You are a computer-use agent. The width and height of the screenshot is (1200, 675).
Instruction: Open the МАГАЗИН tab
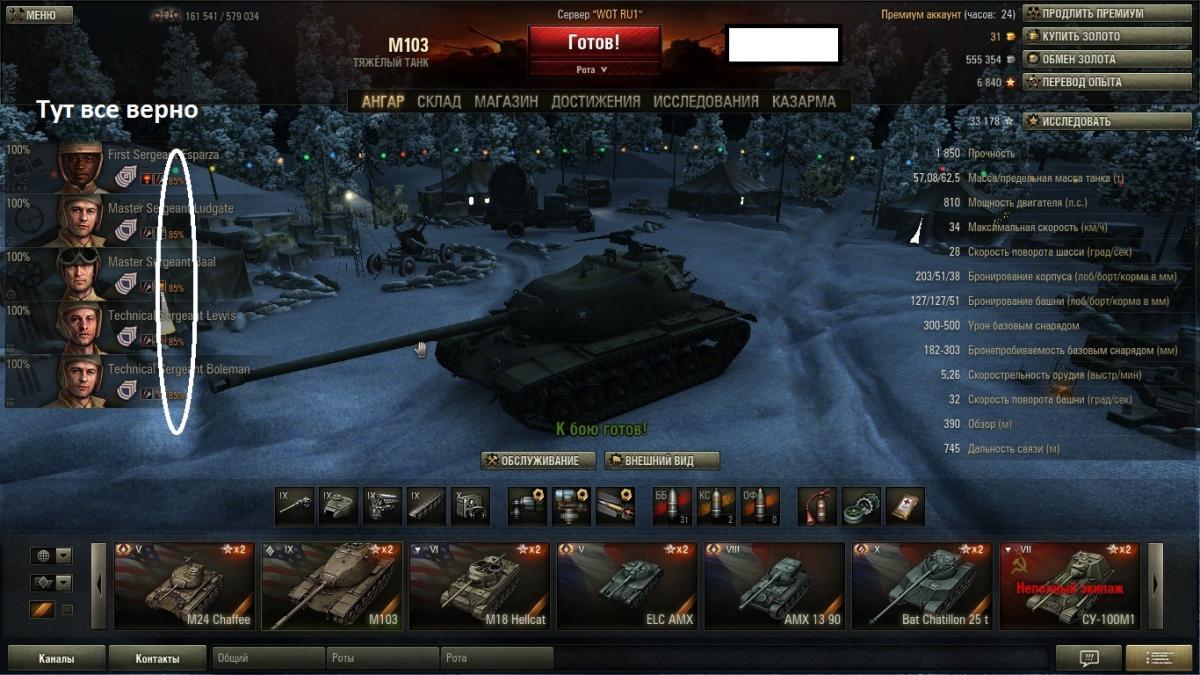pos(506,101)
